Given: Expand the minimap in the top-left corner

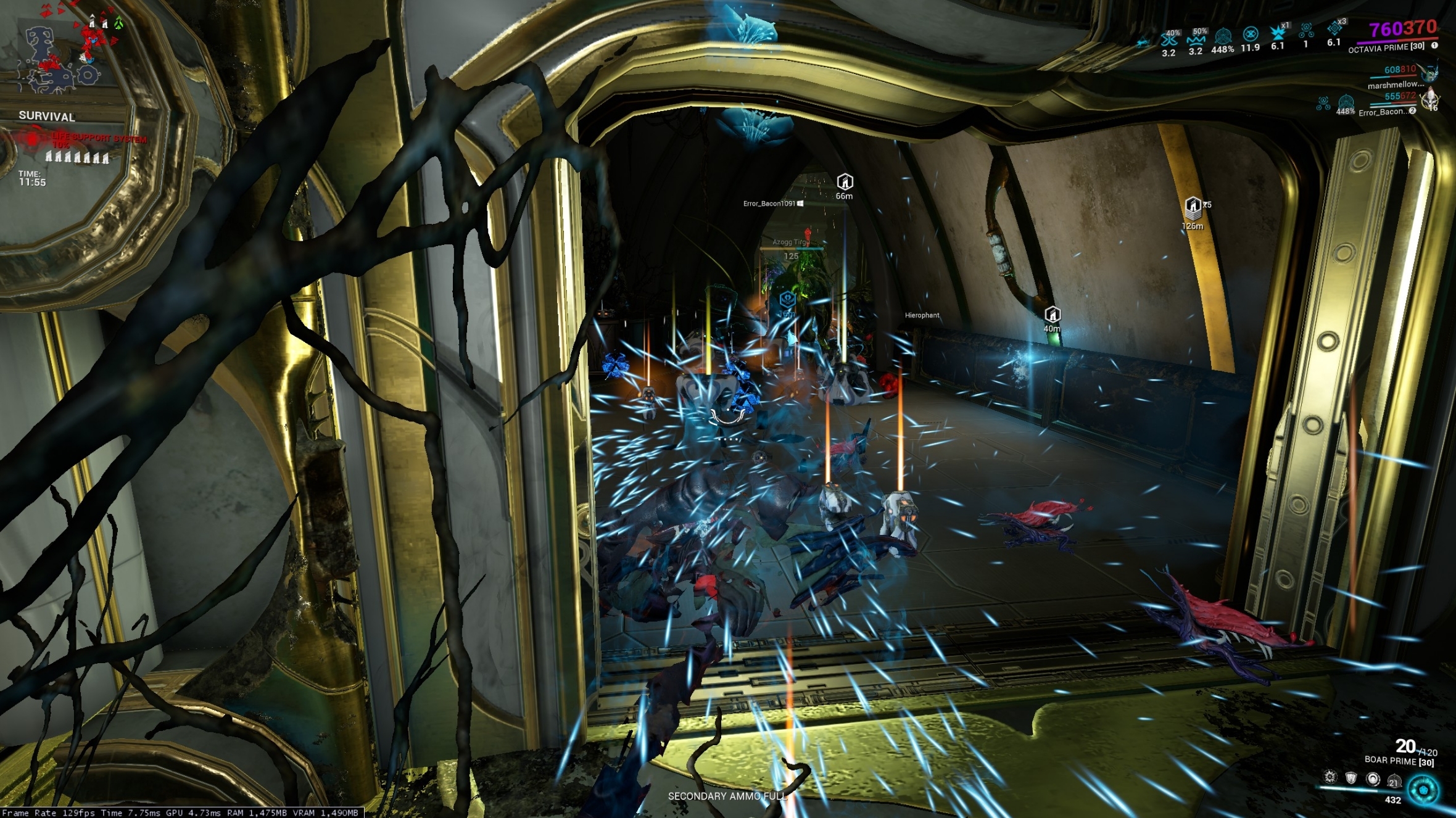Looking at the screenshot, I should (x=62, y=56).
